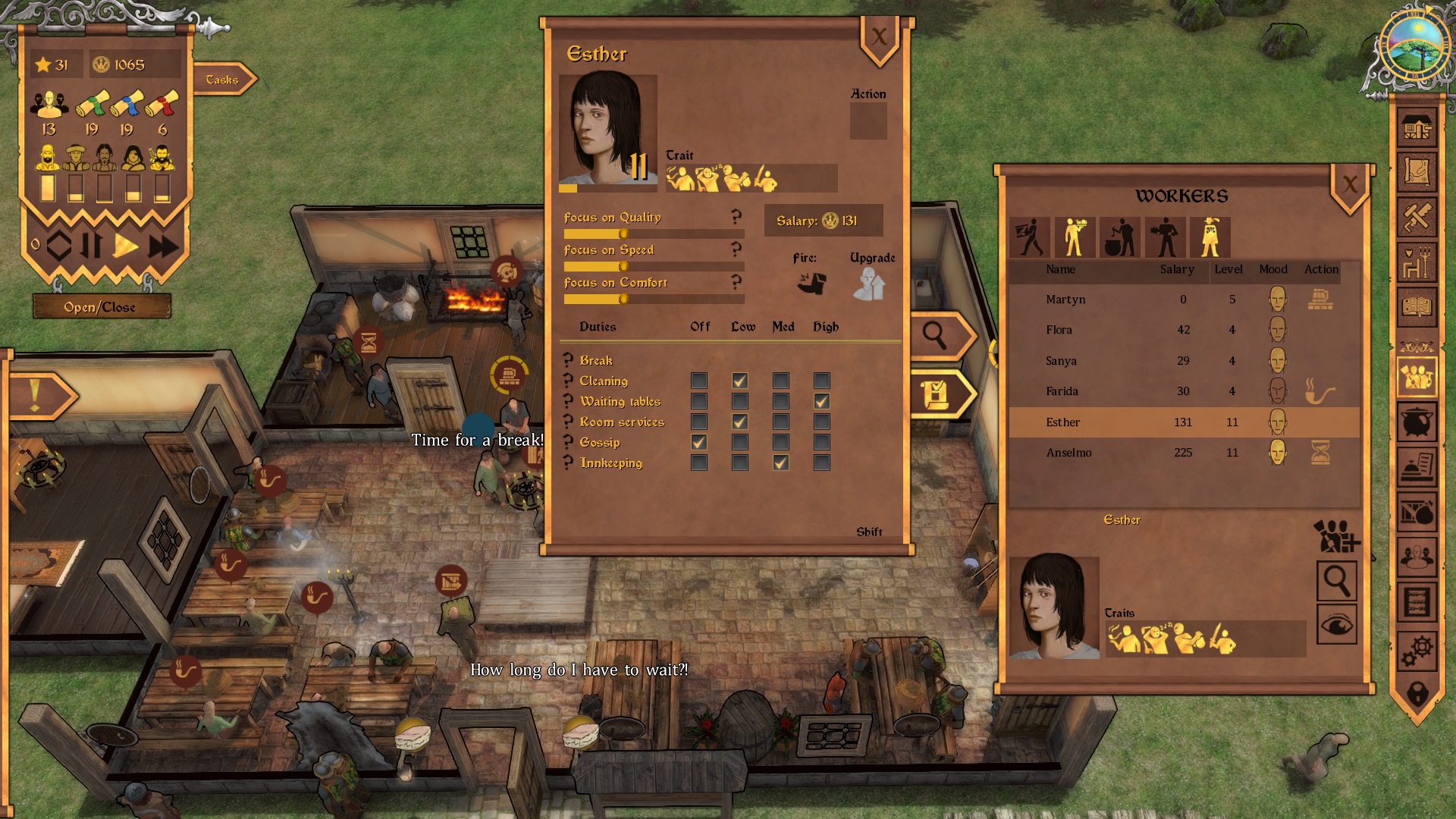Choose Farida from the workers list
1456x819 pixels.
click(1062, 391)
